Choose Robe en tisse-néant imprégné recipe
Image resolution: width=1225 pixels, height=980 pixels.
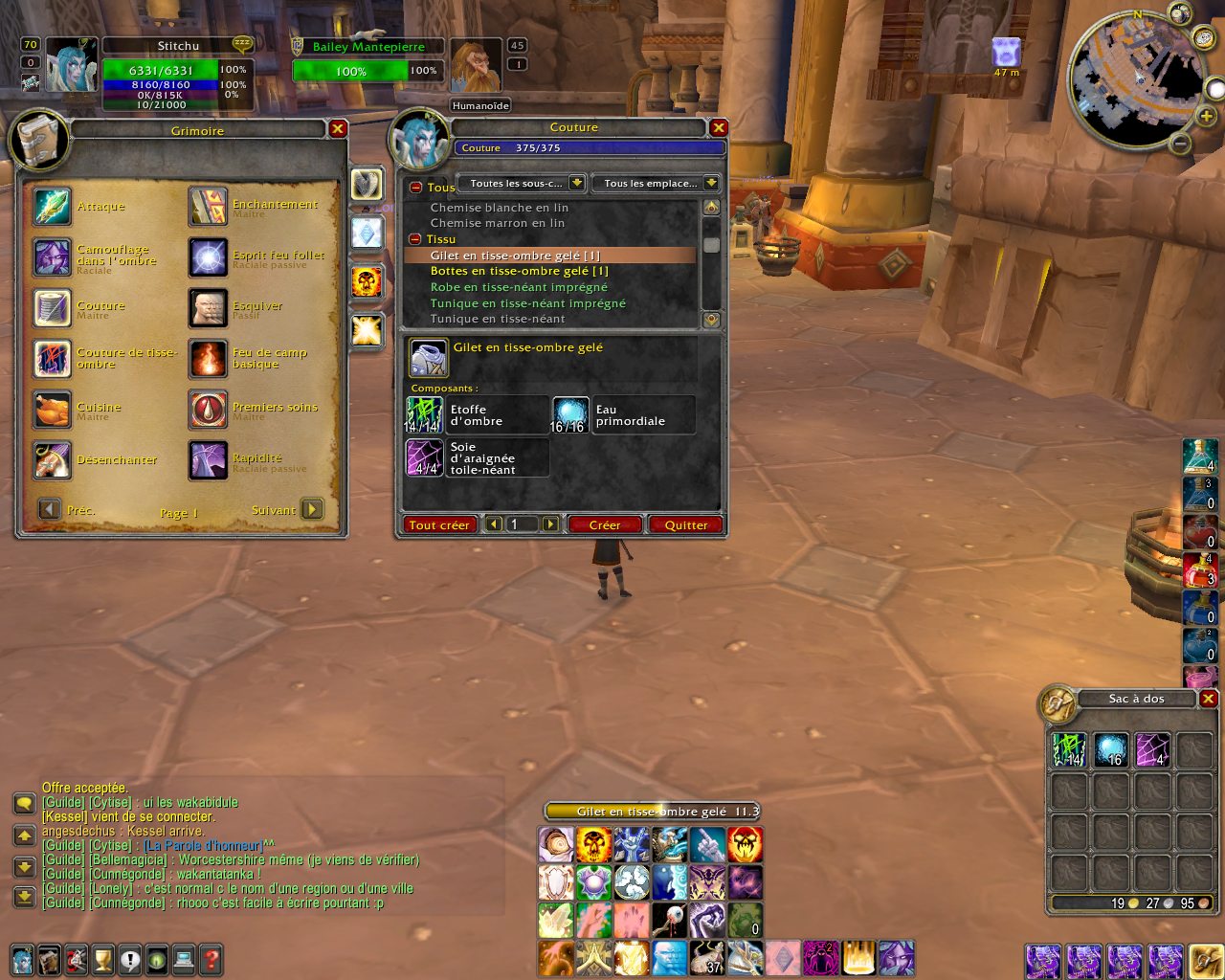coord(519,287)
